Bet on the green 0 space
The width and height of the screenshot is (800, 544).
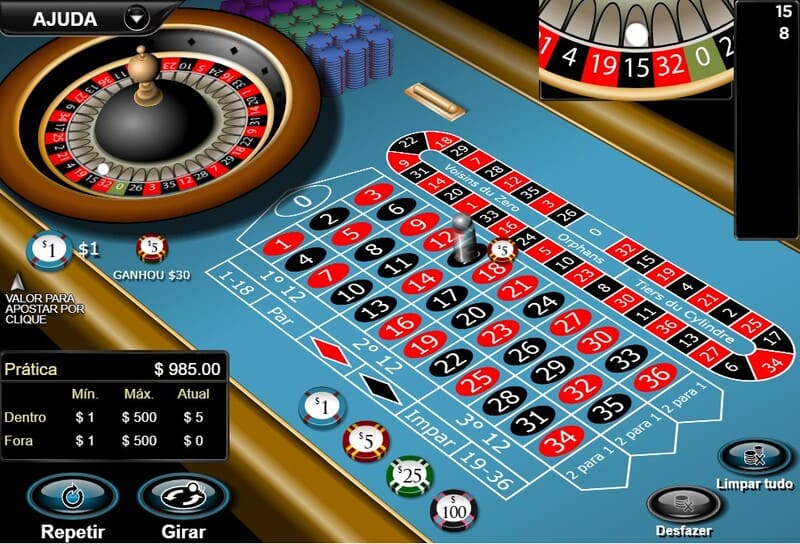pos(300,202)
